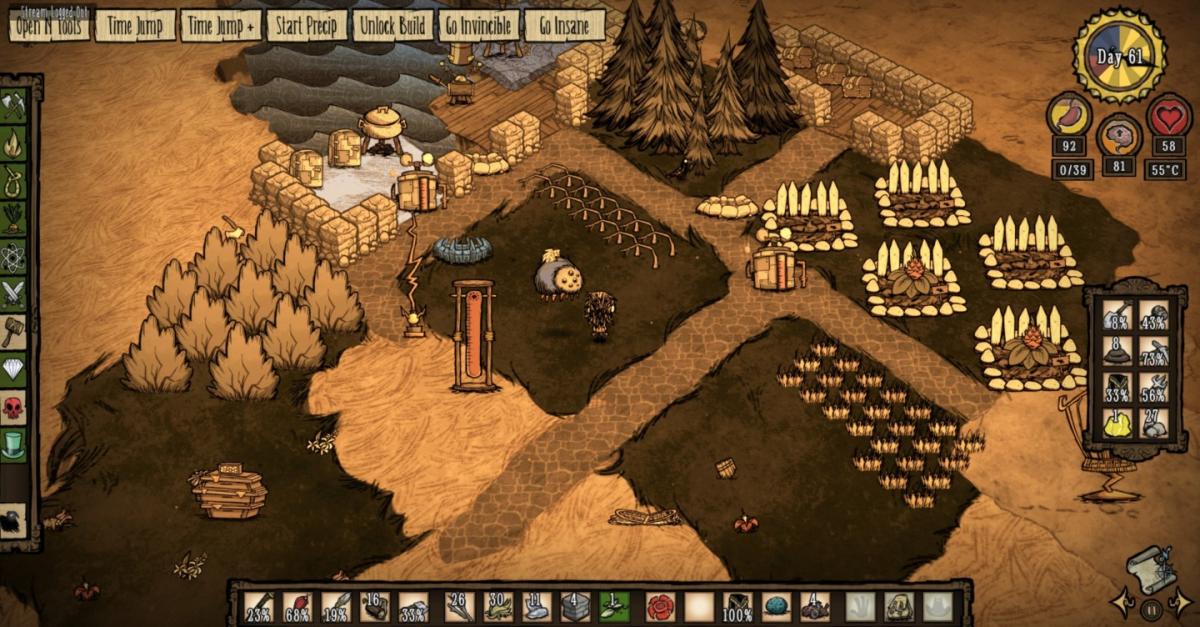Open the Magic red skull crafting tab
The width and height of the screenshot is (1200, 627).
pyautogui.click(x=14, y=407)
